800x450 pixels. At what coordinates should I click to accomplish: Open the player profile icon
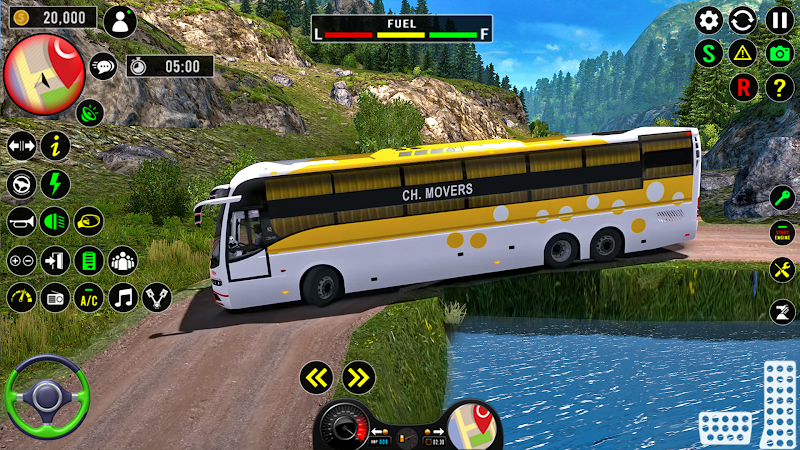tap(120, 21)
